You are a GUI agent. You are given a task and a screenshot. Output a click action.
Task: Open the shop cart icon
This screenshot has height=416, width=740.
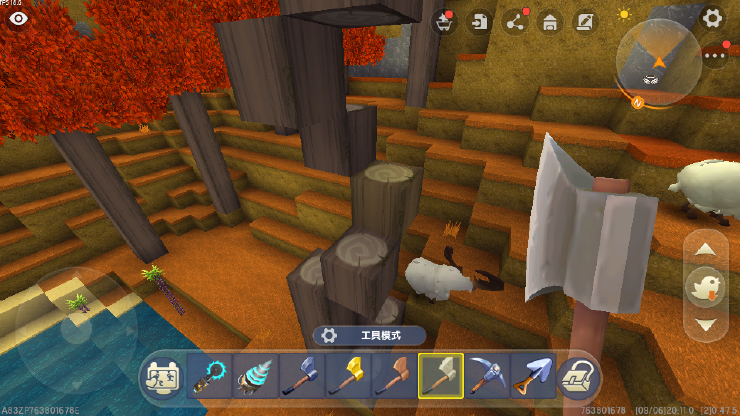pos(445,22)
